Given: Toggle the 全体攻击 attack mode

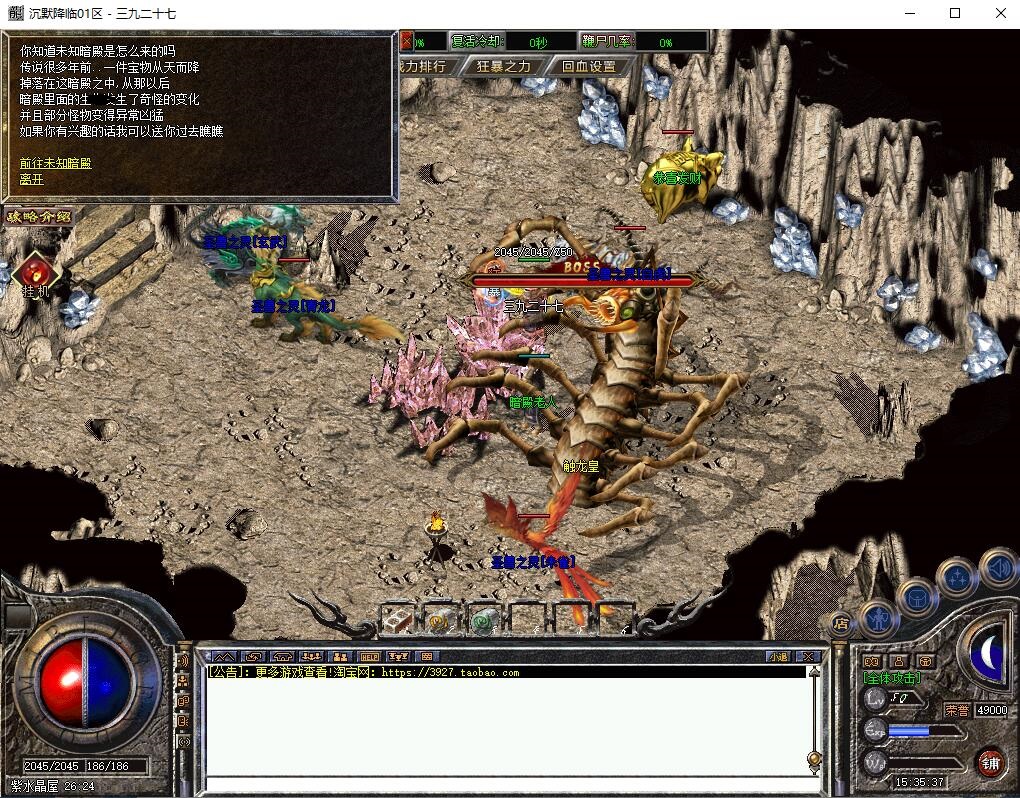Looking at the screenshot, I should tap(892, 678).
